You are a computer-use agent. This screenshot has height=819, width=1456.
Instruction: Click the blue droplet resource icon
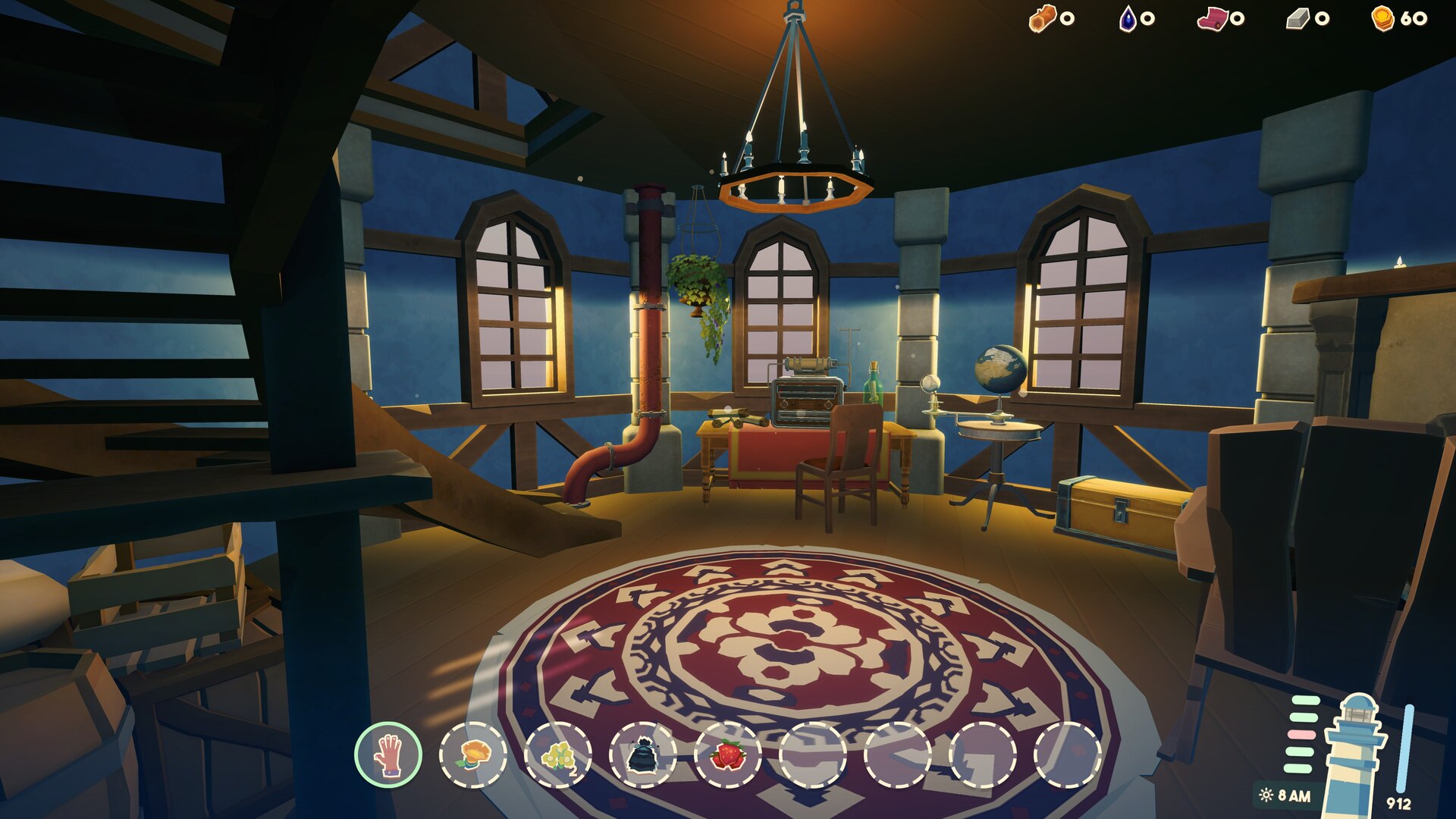[x=1128, y=18]
